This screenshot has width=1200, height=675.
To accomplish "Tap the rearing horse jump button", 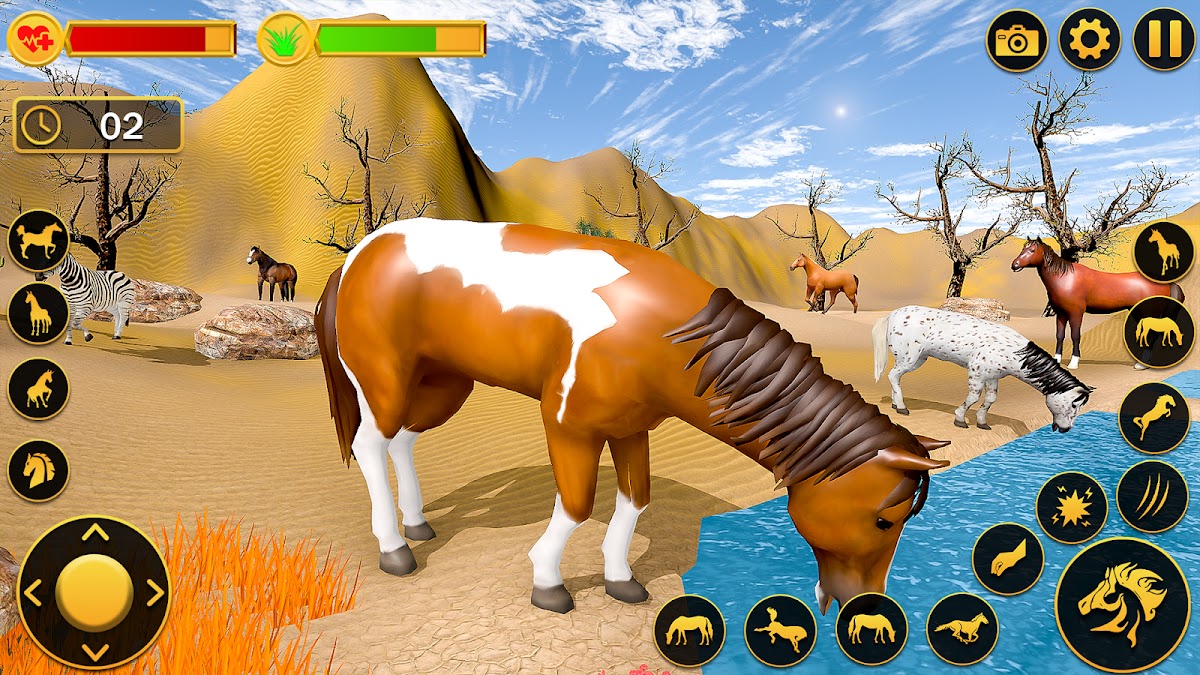I will coord(1153,417).
